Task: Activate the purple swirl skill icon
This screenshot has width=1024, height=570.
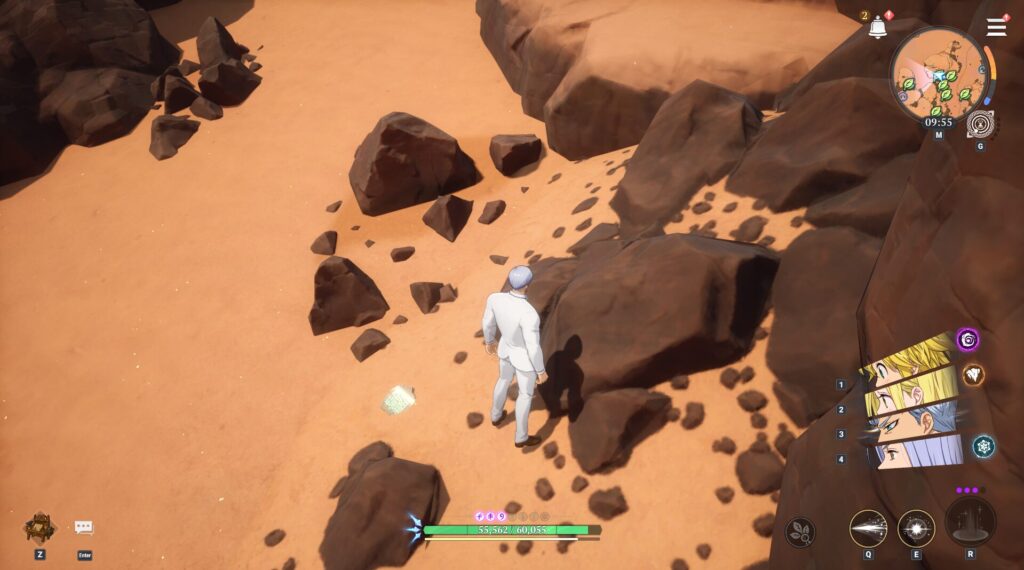Action: pos(967,340)
